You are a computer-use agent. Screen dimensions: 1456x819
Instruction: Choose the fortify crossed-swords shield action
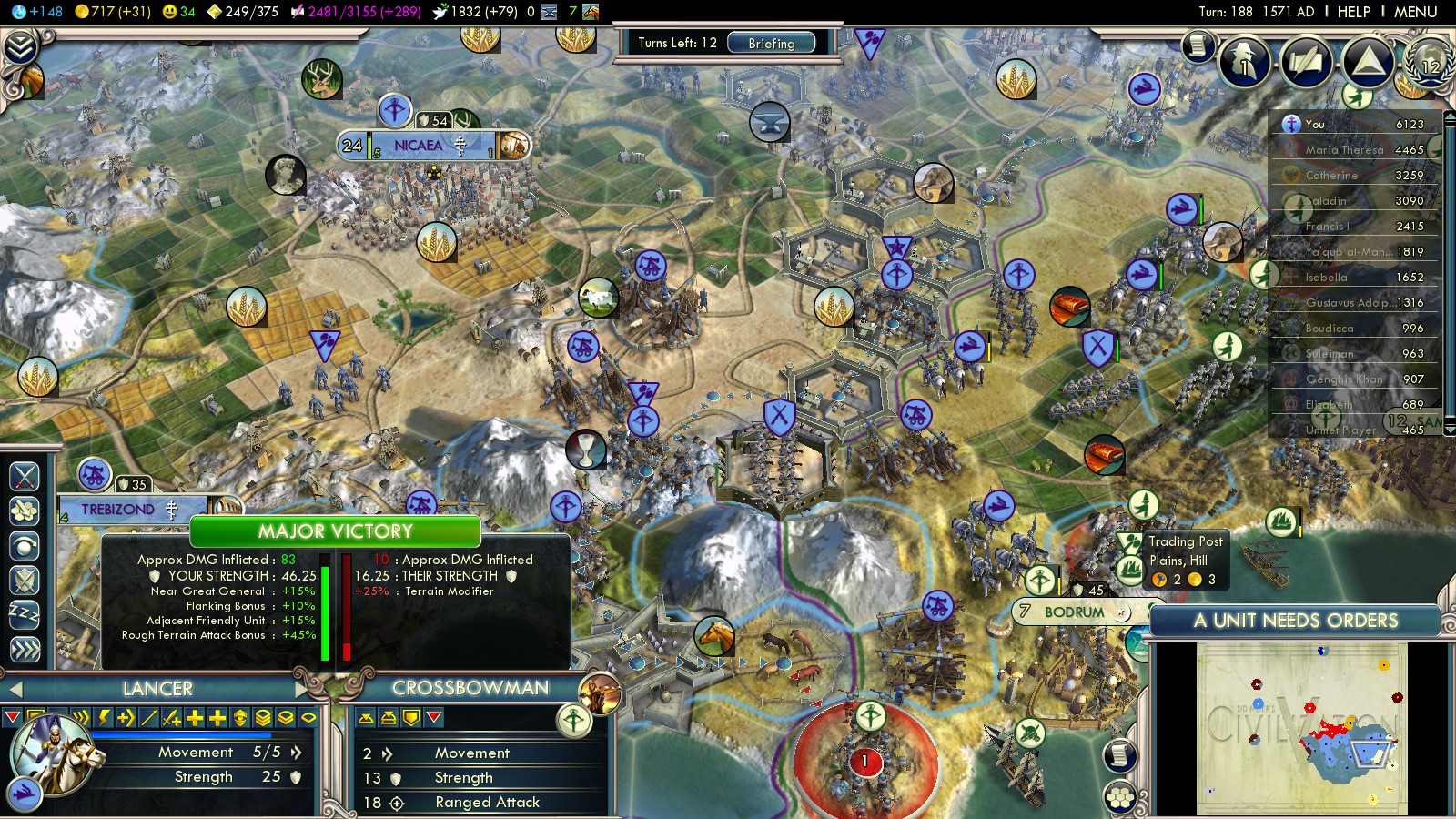coord(25,580)
